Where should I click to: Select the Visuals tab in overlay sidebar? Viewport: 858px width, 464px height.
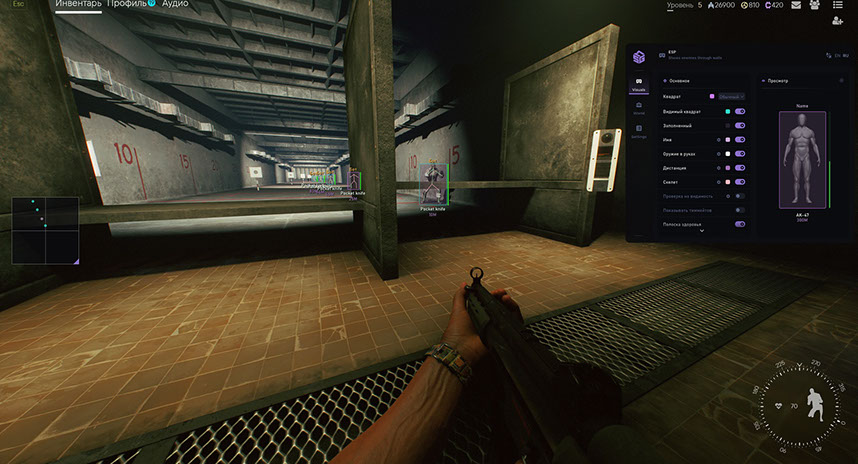(638, 85)
